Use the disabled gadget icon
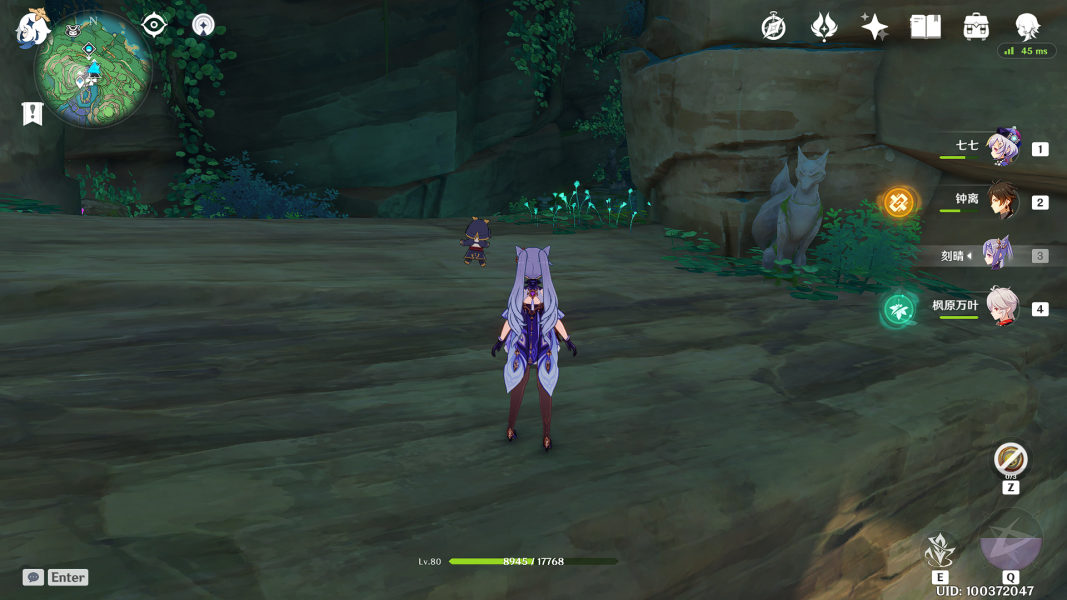 tap(1011, 460)
